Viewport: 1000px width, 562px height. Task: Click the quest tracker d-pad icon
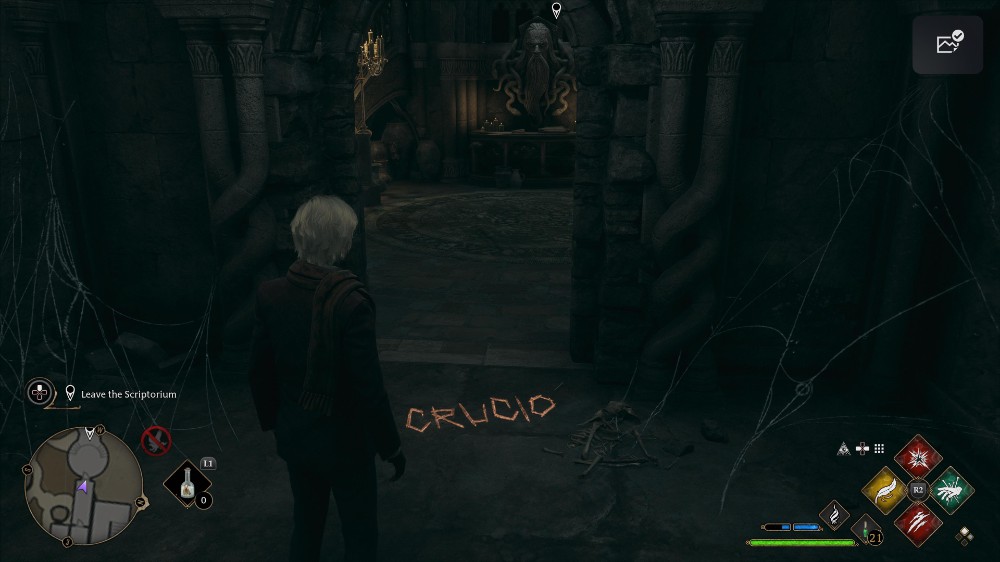click(x=40, y=392)
